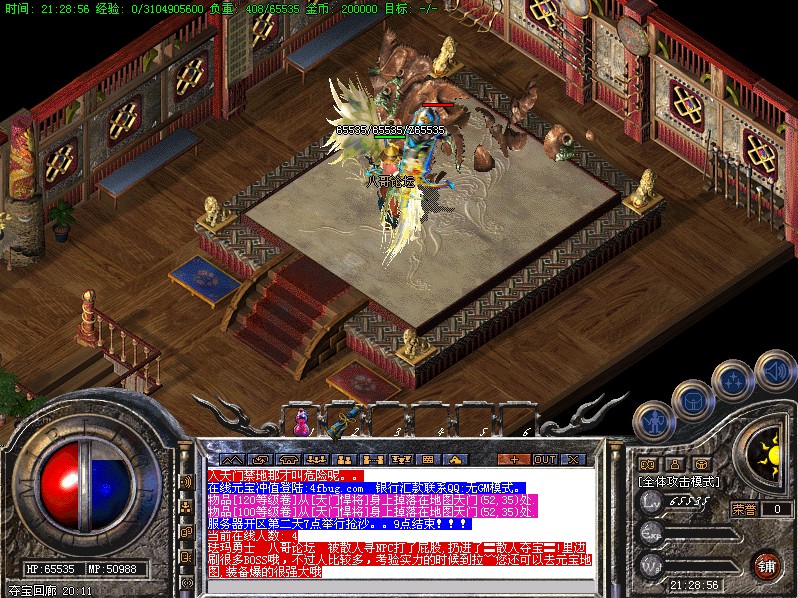Toggle the sound-wave chat filter icon
The image size is (798, 598).
(x=186, y=482)
